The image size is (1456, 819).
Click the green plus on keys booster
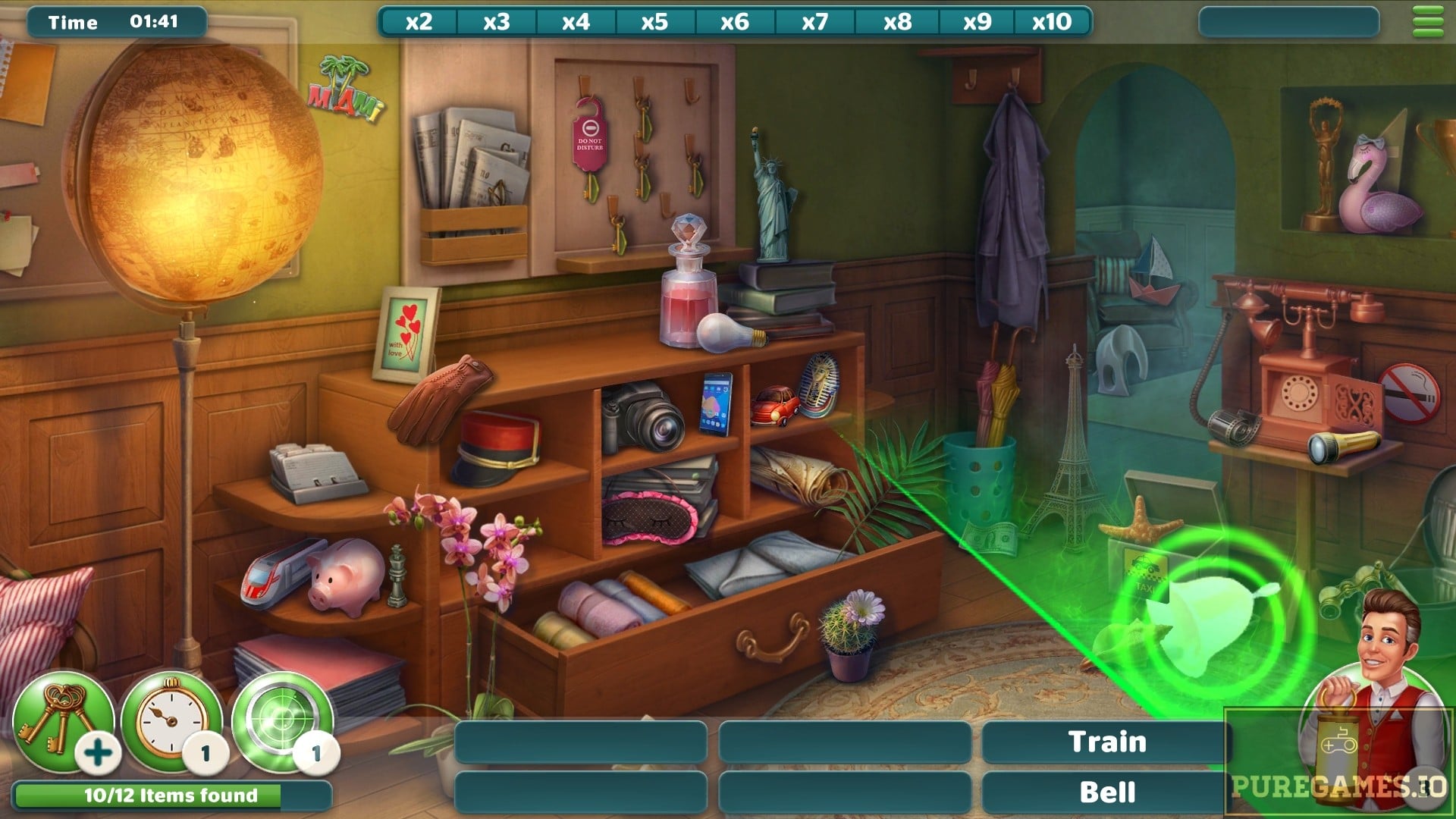[x=99, y=753]
